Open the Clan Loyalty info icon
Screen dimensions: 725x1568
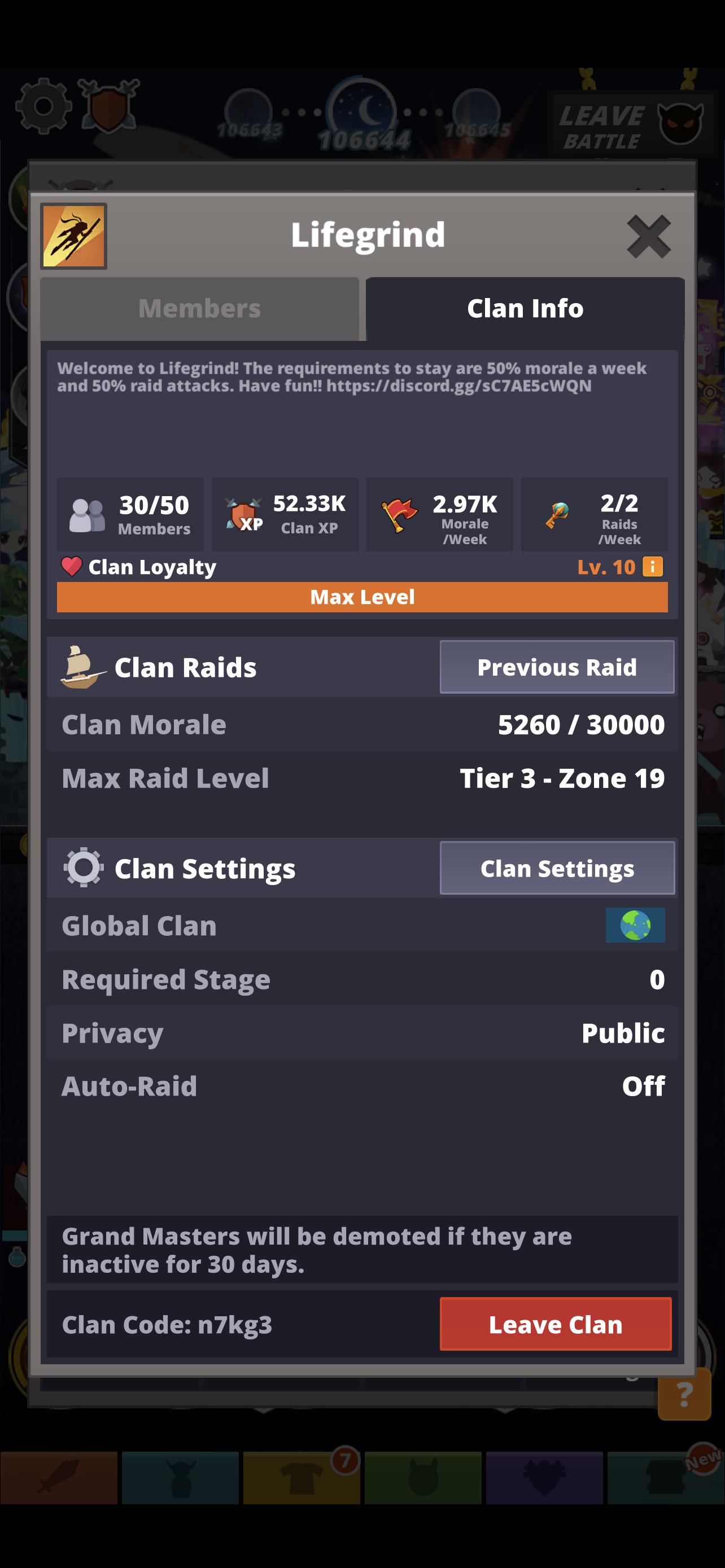(x=654, y=567)
